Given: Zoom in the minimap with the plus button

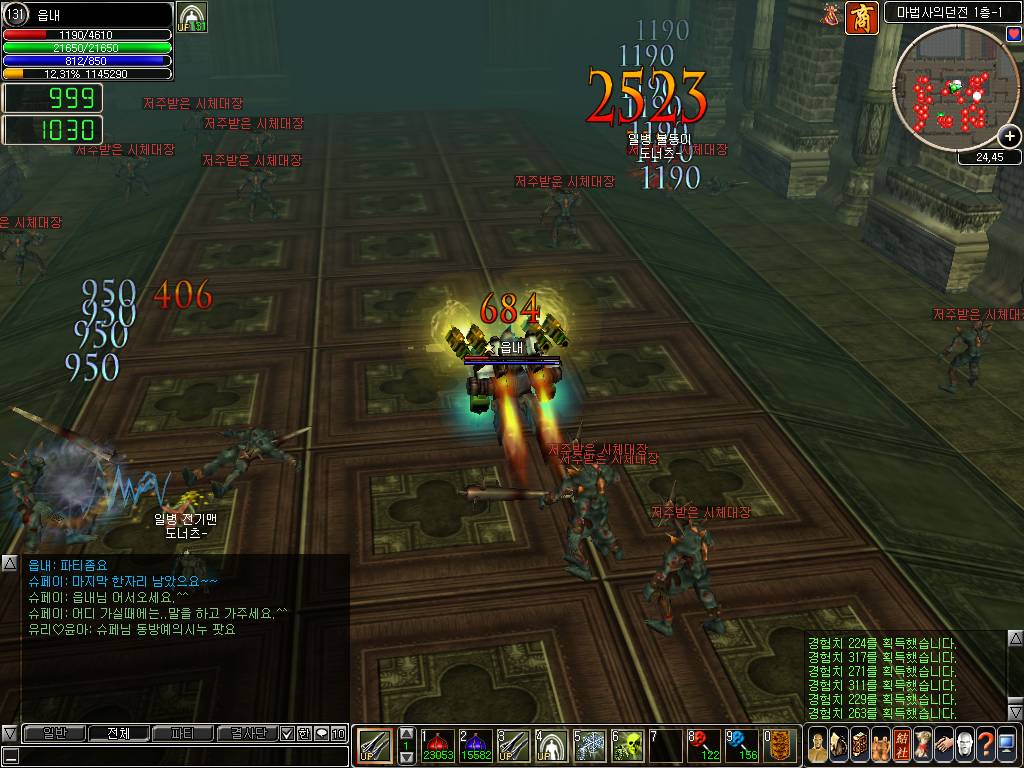Looking at the screenshot, I should [1010, 137].
